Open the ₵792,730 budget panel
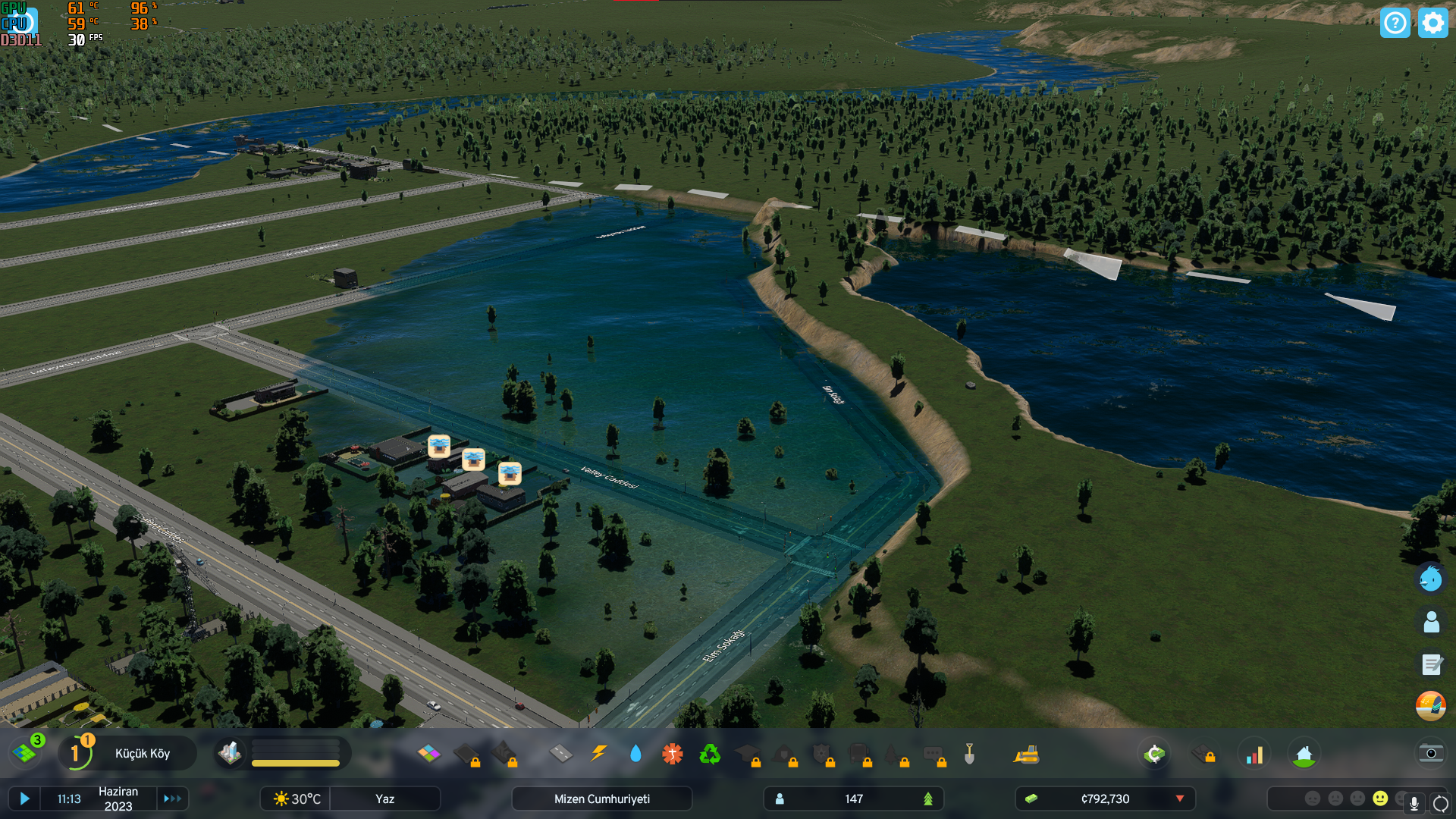The height and width of the screenshot is (819, 1456). click(x=1105, y=799)
